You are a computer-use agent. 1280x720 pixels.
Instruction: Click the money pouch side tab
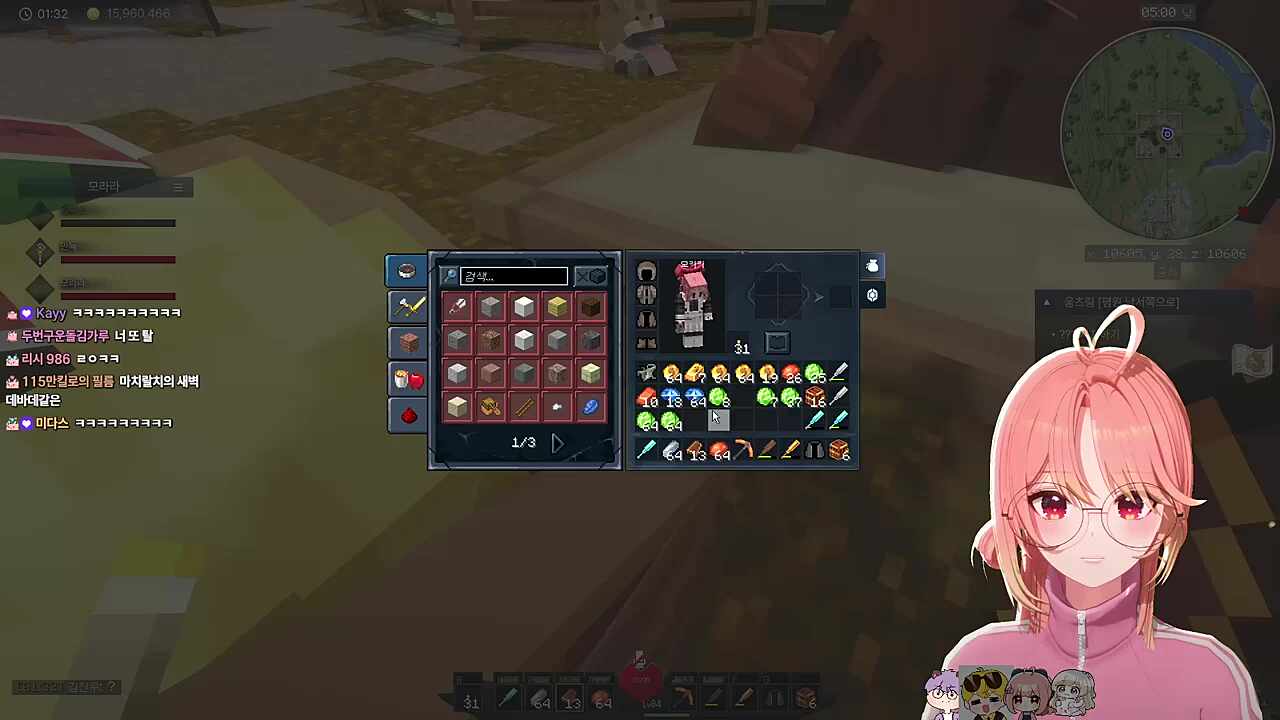(x=872, y=266)
